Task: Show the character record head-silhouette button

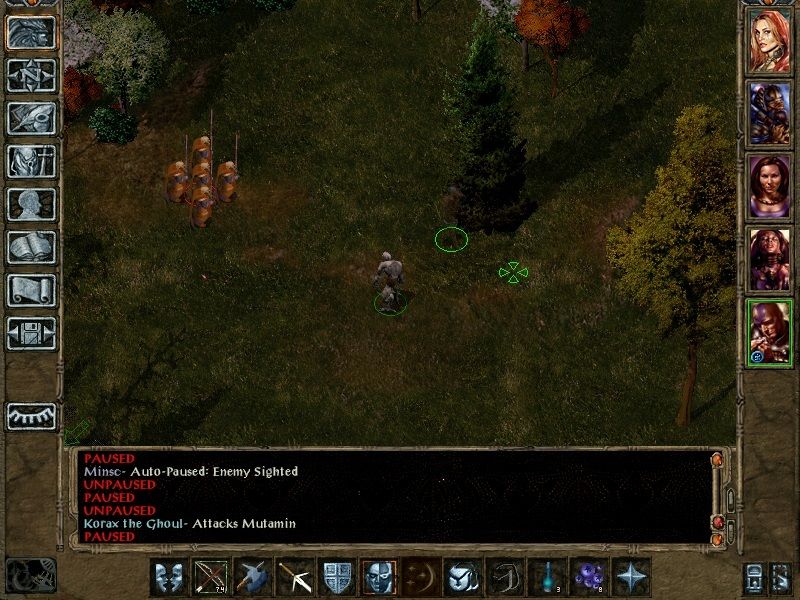Action: pos(31,204)
